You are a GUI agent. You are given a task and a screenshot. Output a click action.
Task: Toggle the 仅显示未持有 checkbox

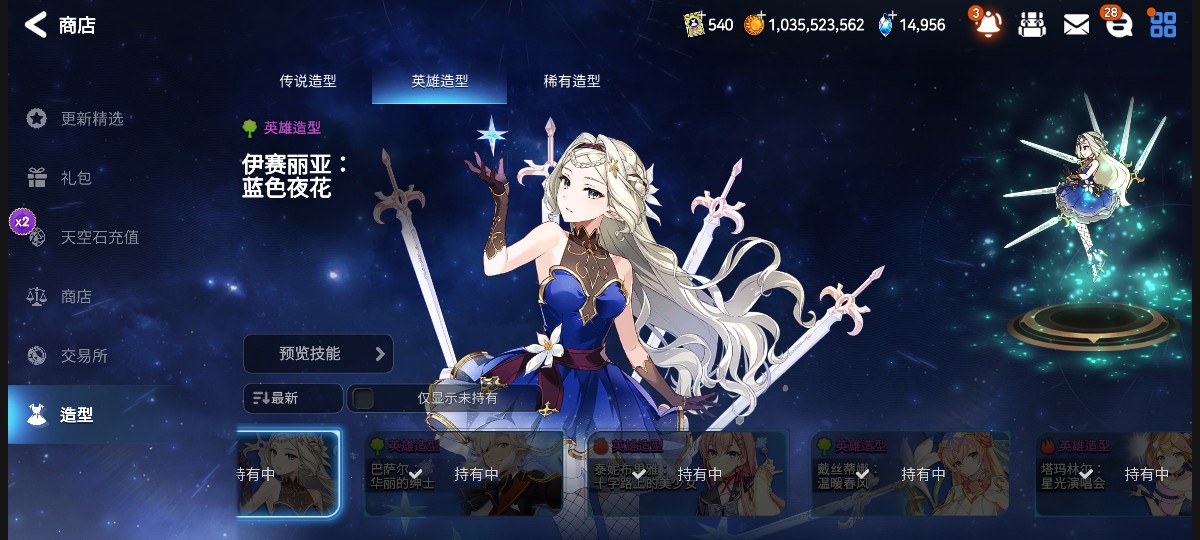click(364, 398)
